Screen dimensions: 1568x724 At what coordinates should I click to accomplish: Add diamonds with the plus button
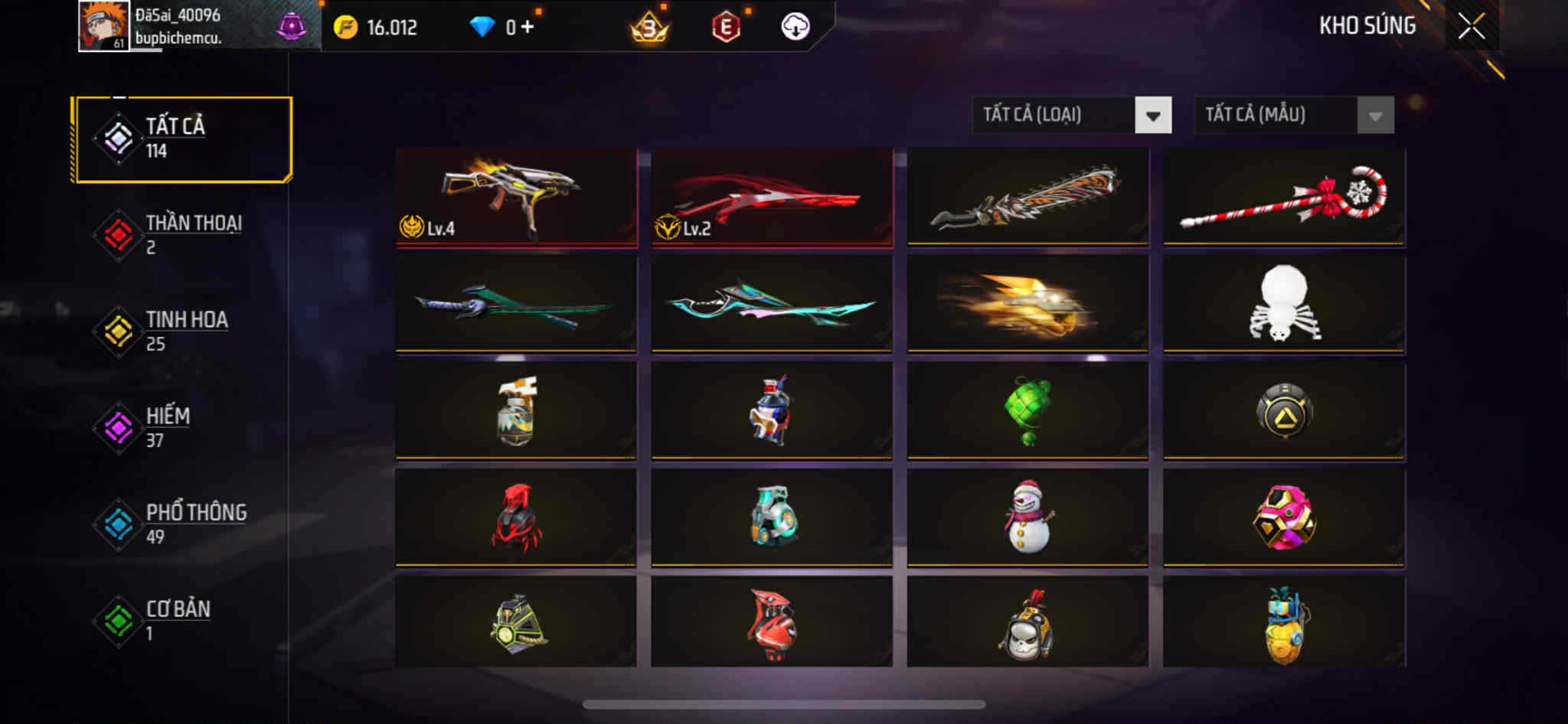tap(528, 27)
